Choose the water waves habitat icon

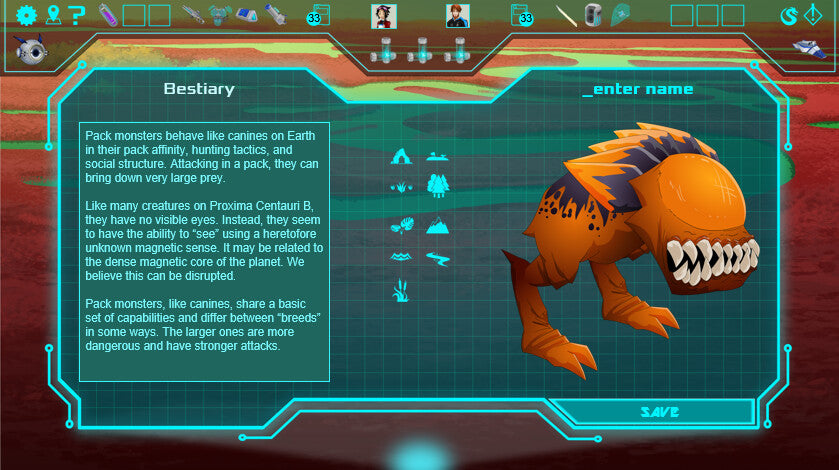point(401,257)
